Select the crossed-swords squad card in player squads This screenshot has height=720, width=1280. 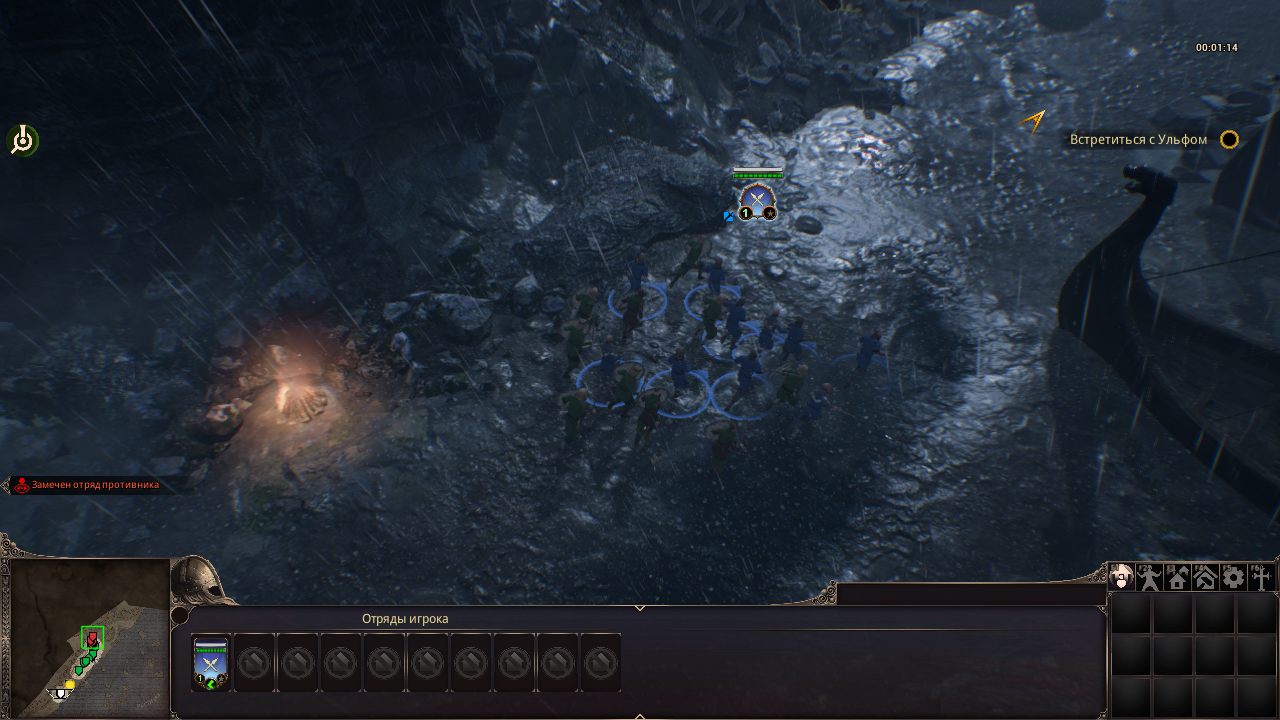coord(211,662)
